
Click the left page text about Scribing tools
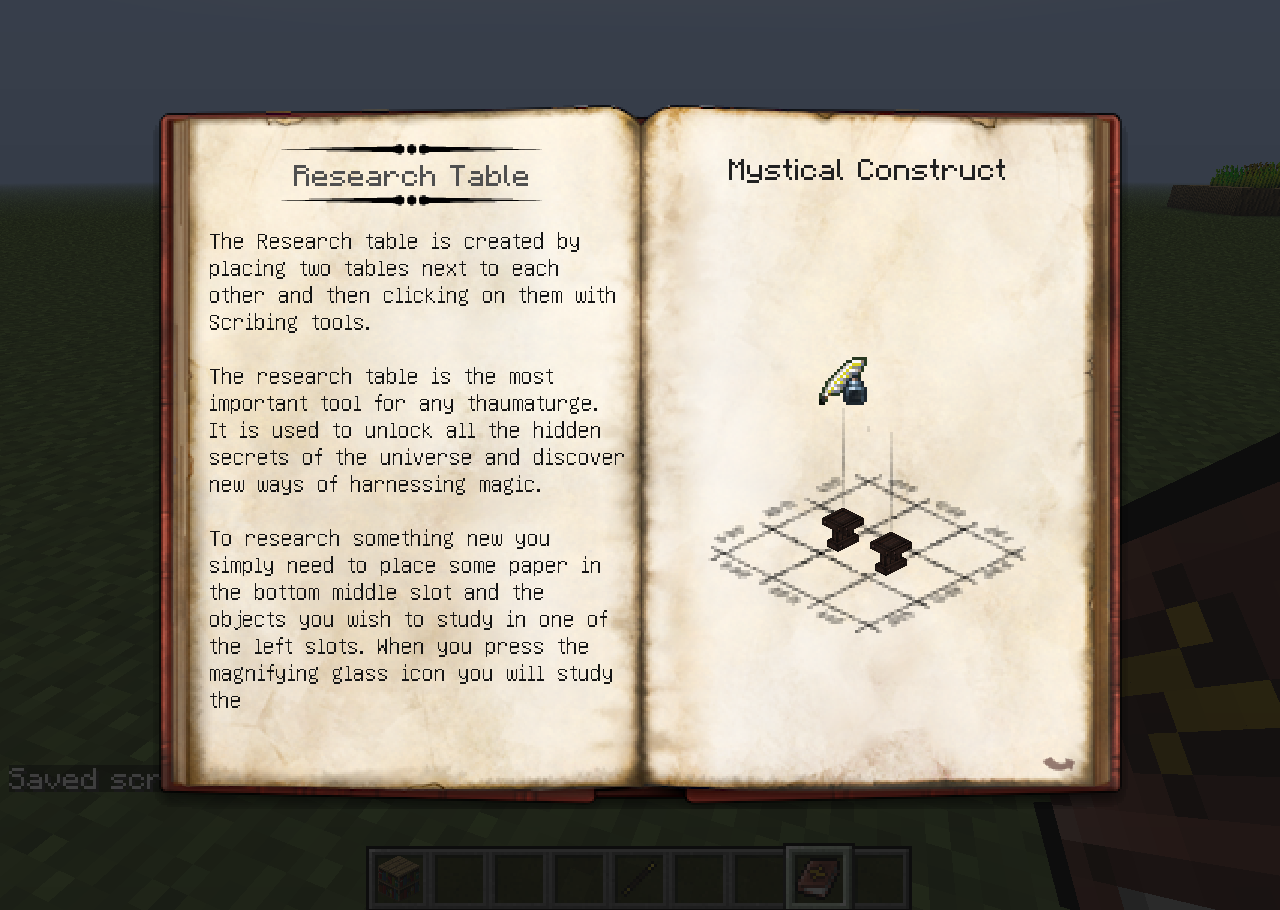click(x=410, y=281)
